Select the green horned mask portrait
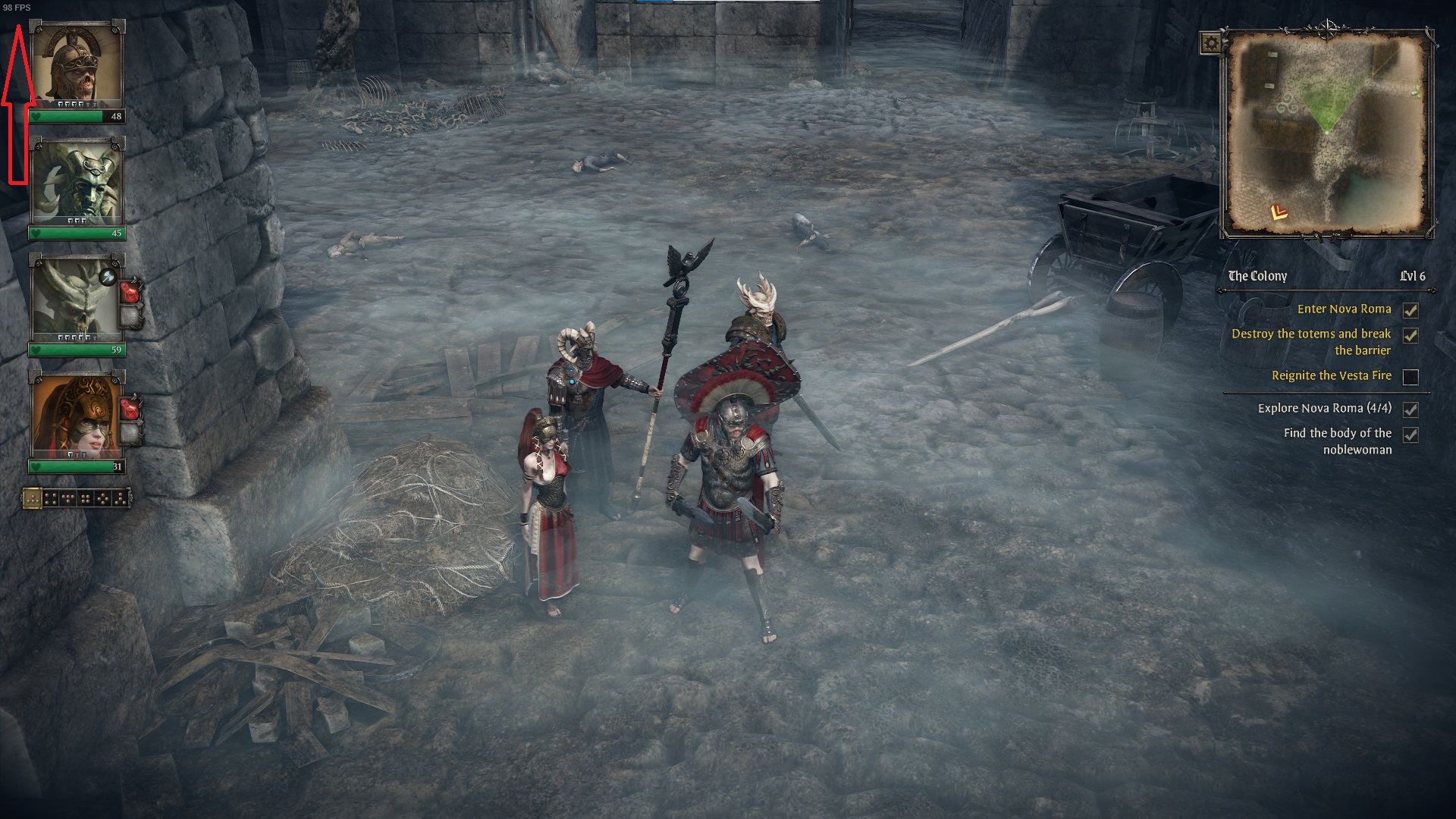This screenshot has height=819, width=1456. [77, 183]
